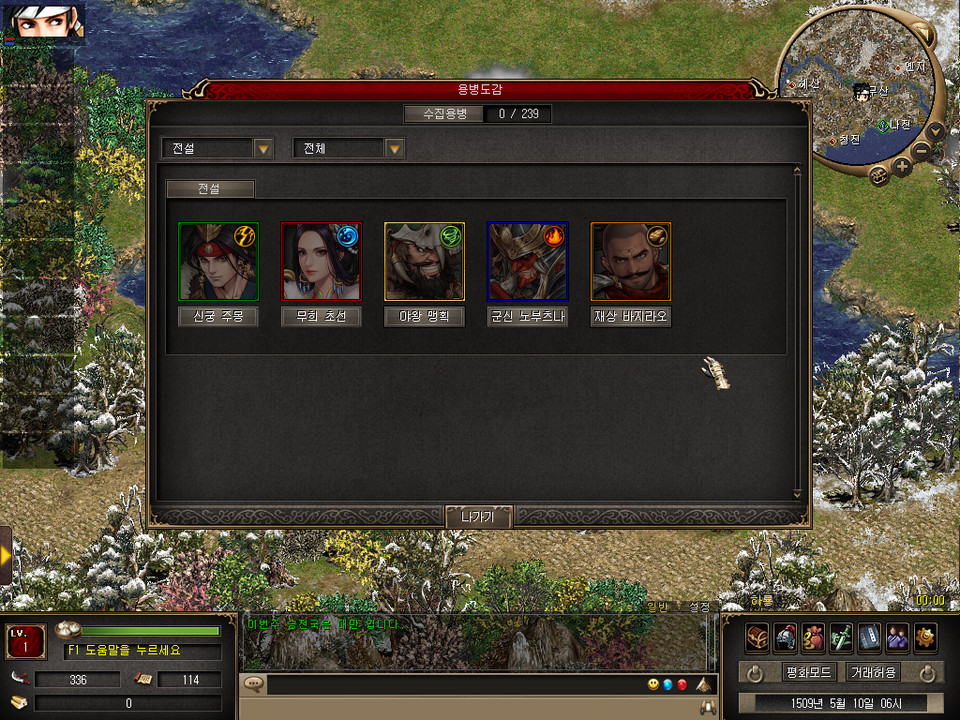
Task: Close the mercenary codex with 나가기
Action: pos(479,517)
